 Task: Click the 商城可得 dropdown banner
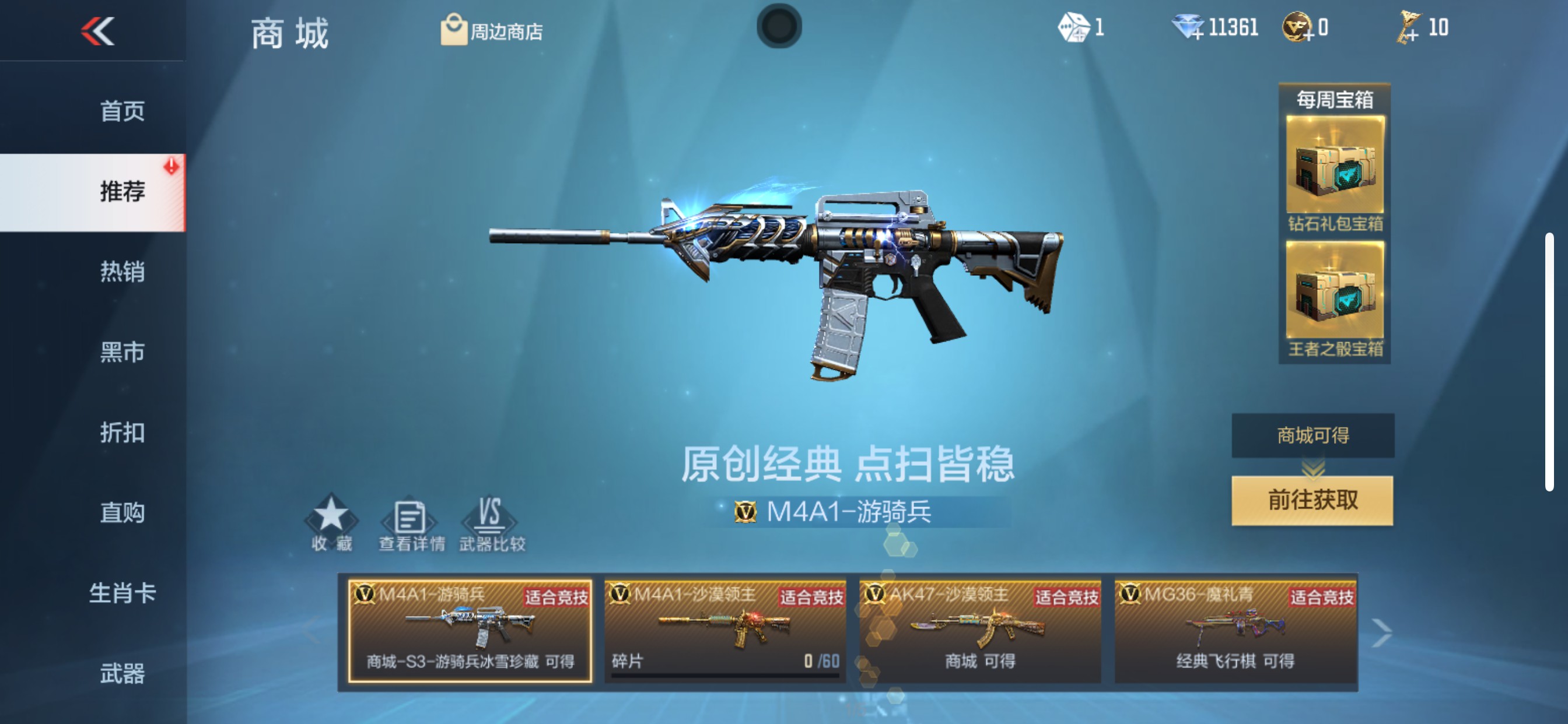click(1312, 435)
